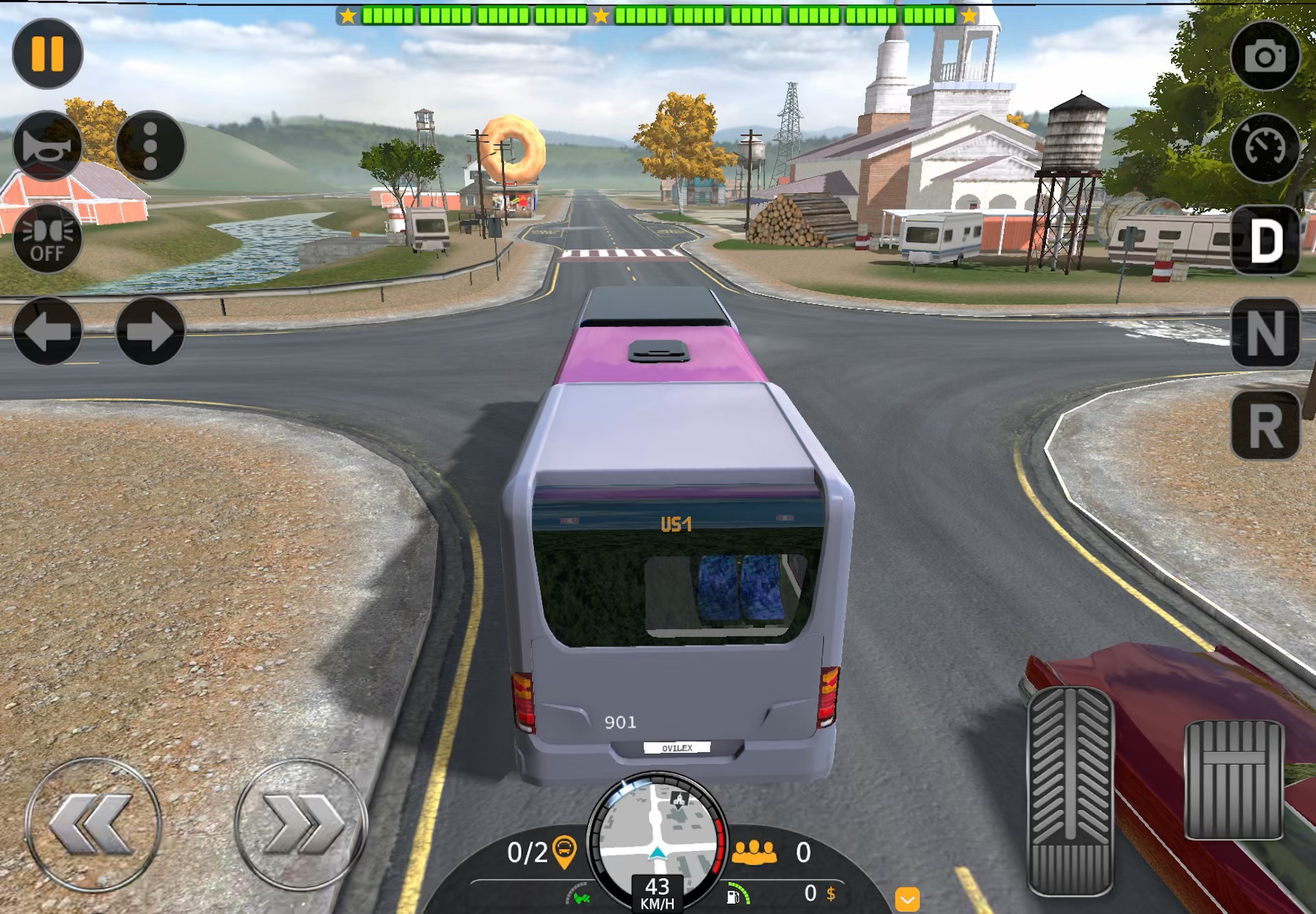The height and width of the screenshot is (914, 1316).
Task: Steer right with the double-chevron button
Action: click(301, 824)
